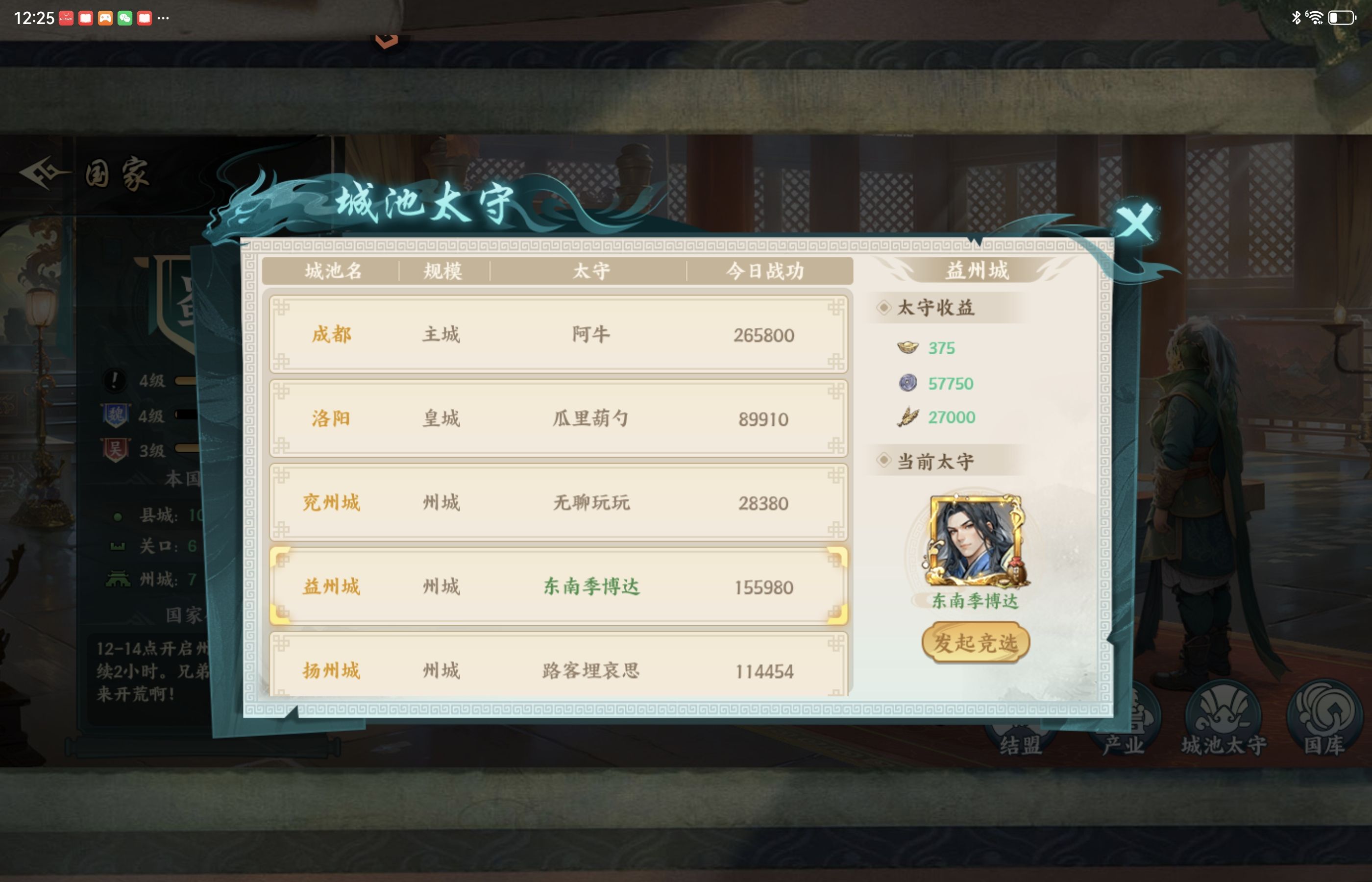Image resolution: width=1372 pixels, height=882 pixels.
Task: Click the copper coin income icon
Action: [906, 383]
